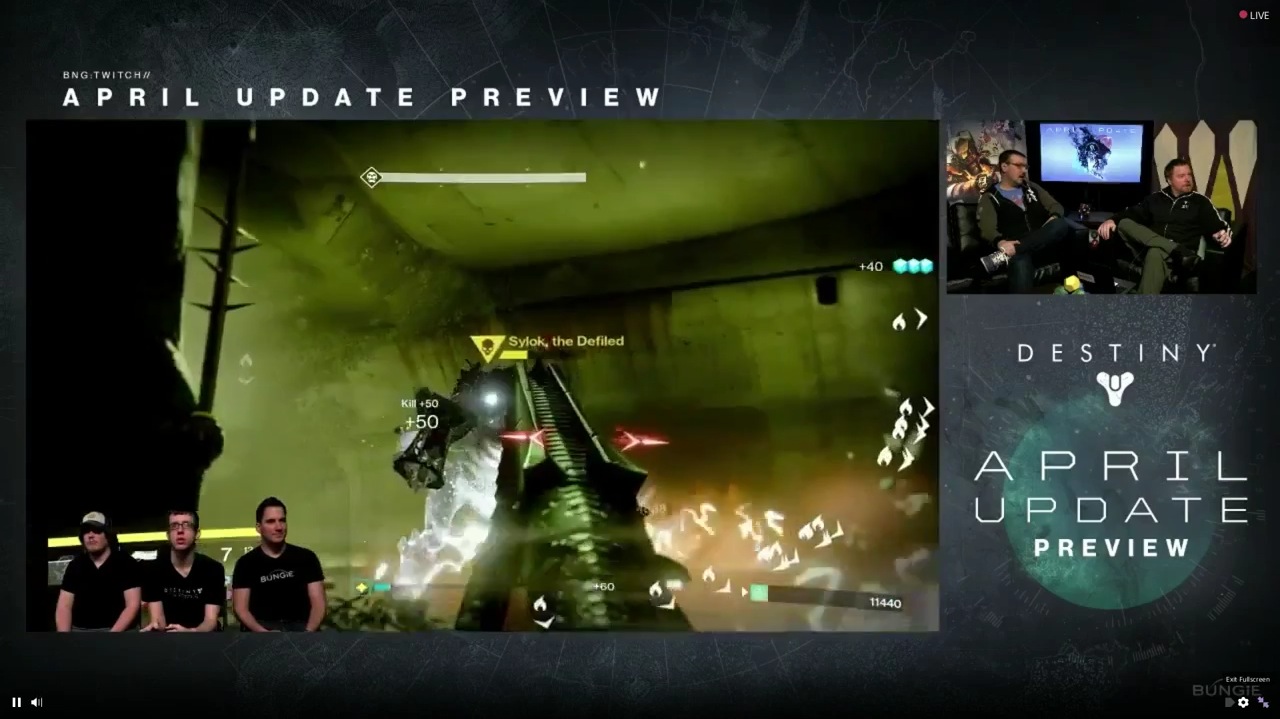1280x719 pixels.
Task: Pause the live stream video
Action: pos(16,702)
